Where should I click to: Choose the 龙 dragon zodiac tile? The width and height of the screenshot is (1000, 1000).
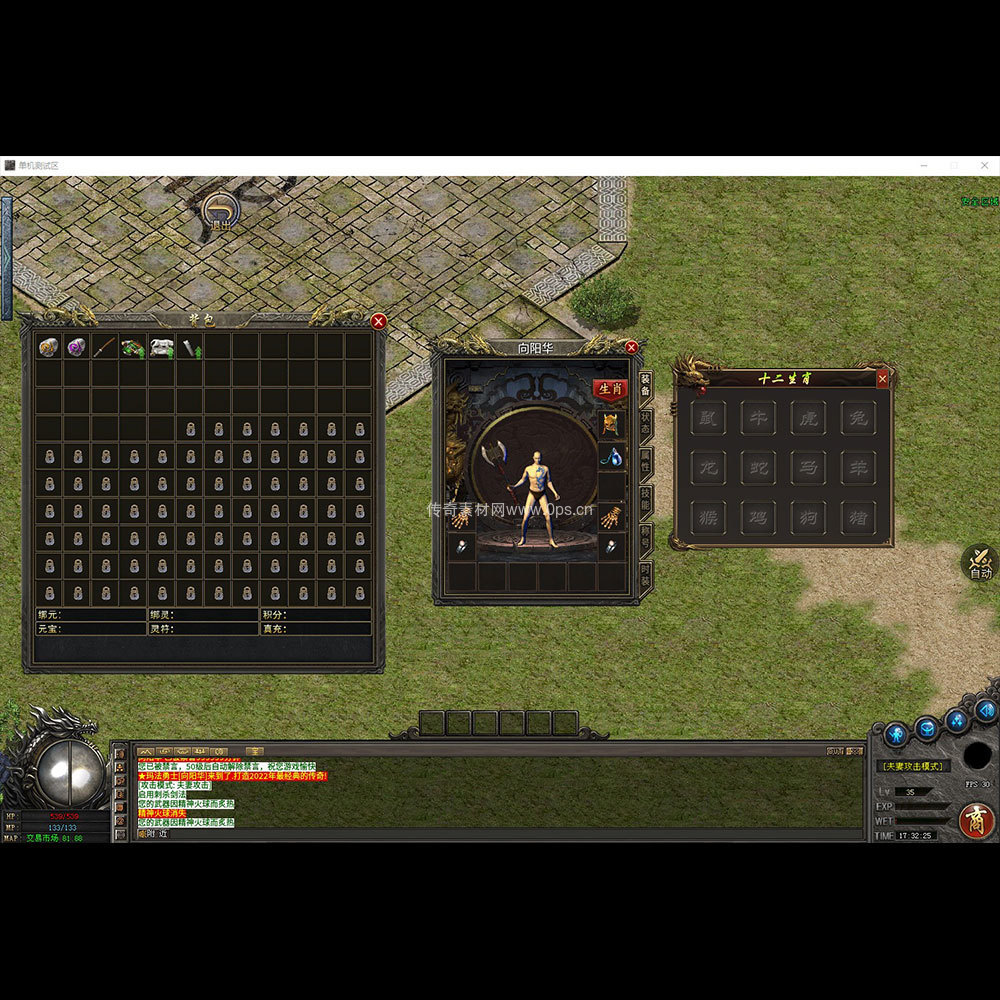(x=708, y=467)
